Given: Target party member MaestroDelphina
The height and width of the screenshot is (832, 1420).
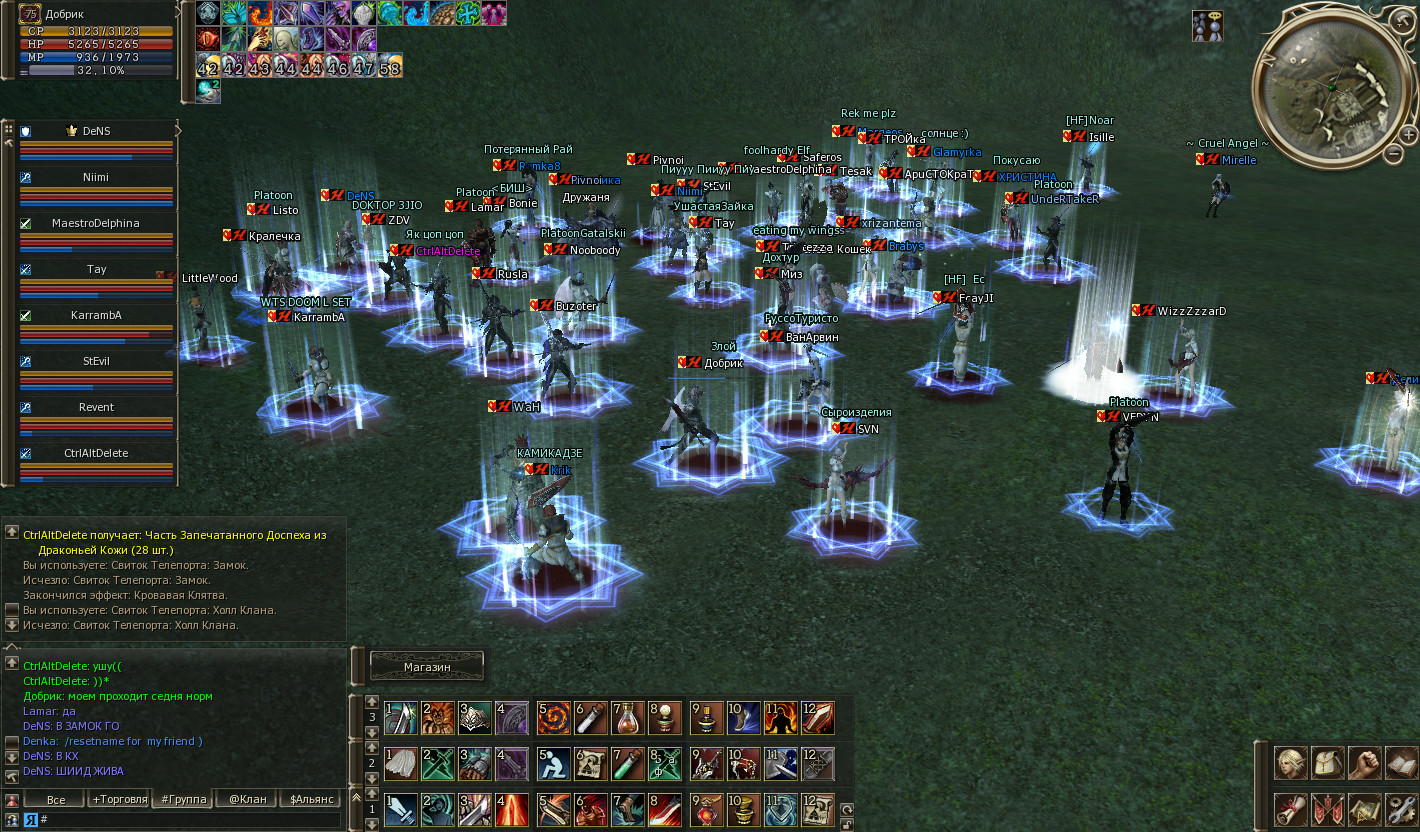Looking at the screenshot, I should tap(96, 223).
